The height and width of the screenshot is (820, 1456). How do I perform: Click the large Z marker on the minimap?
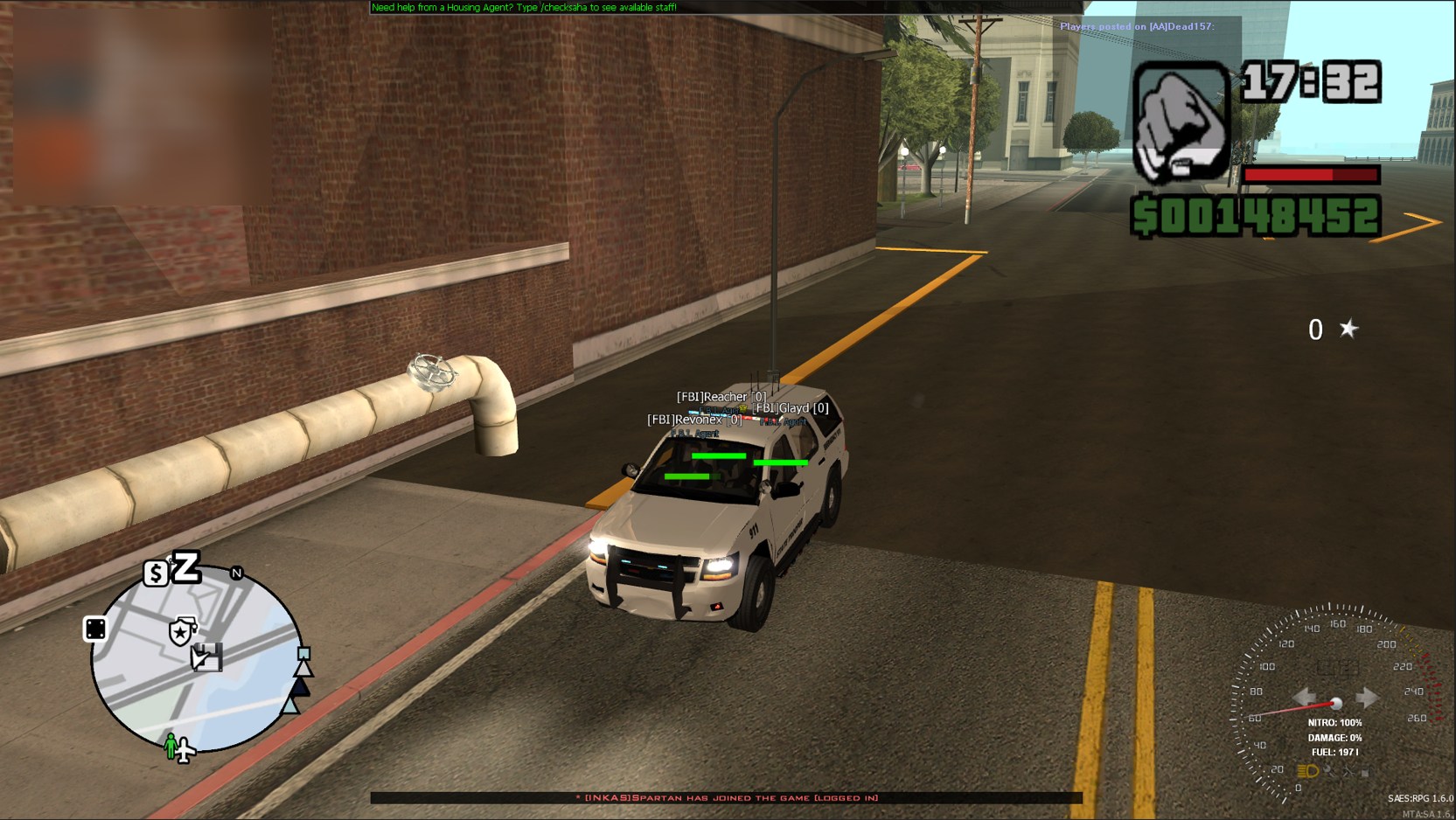[186, 567]
